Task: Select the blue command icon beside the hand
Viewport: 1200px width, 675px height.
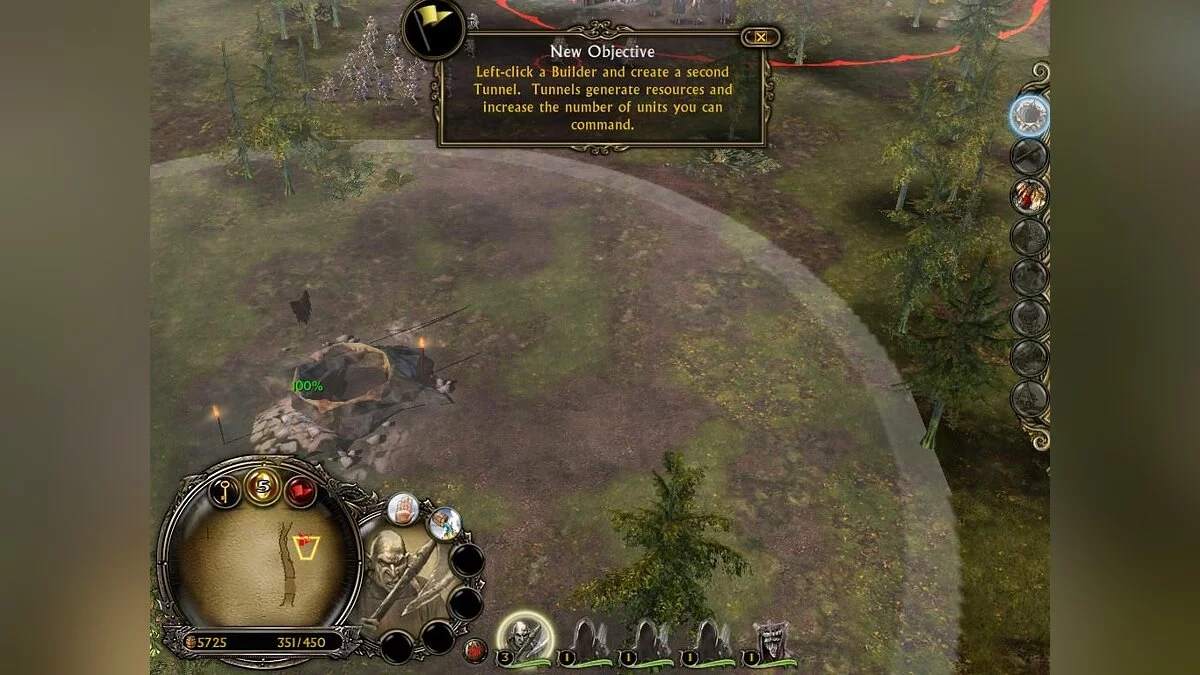Action: (x=445, y=523)
